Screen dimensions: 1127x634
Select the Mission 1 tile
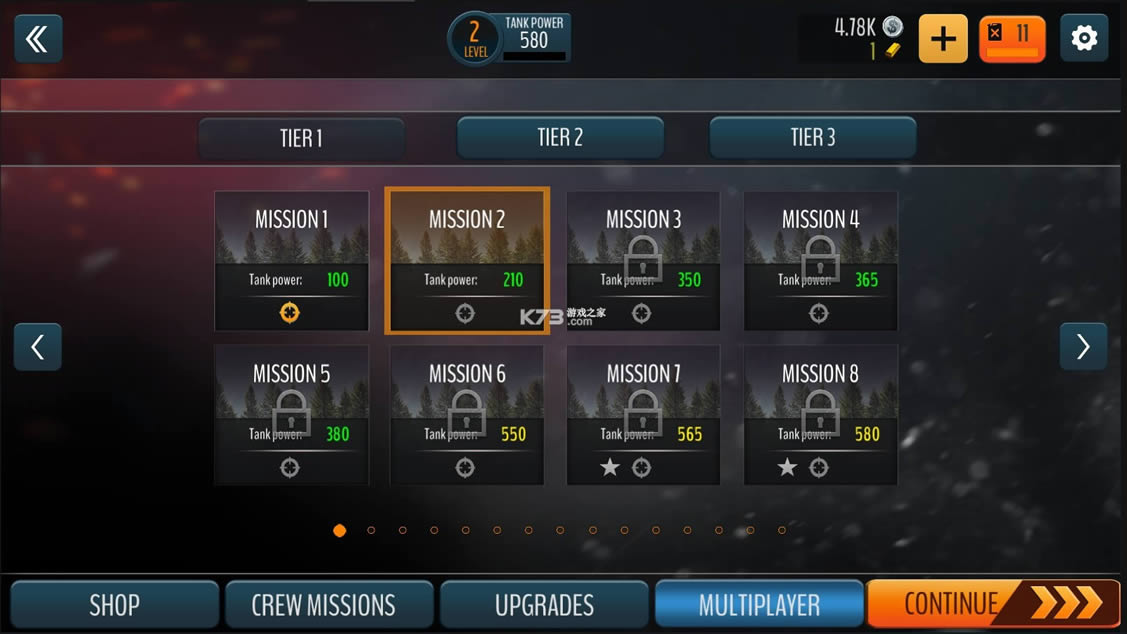pyautogui.click(x=291, y=261)
